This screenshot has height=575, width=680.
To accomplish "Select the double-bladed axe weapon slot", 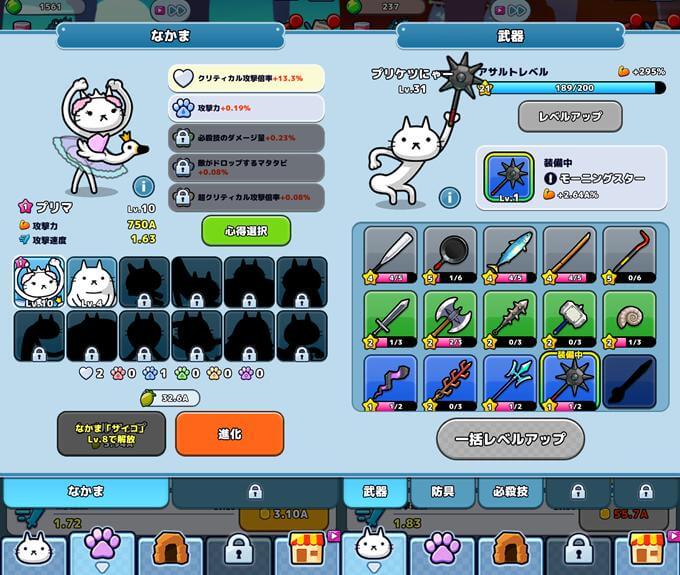I will [x=450, y=318].
